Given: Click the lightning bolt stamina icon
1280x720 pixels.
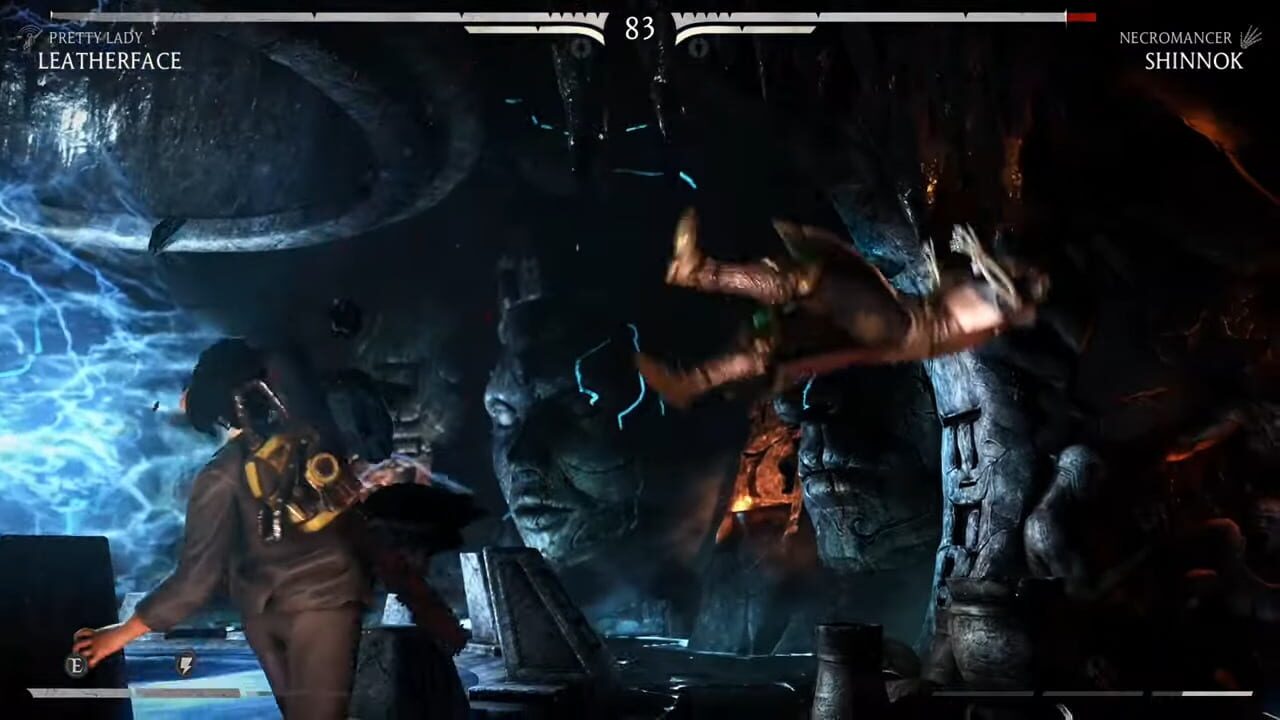Looking at the screenshot, I should coord(186,665).
